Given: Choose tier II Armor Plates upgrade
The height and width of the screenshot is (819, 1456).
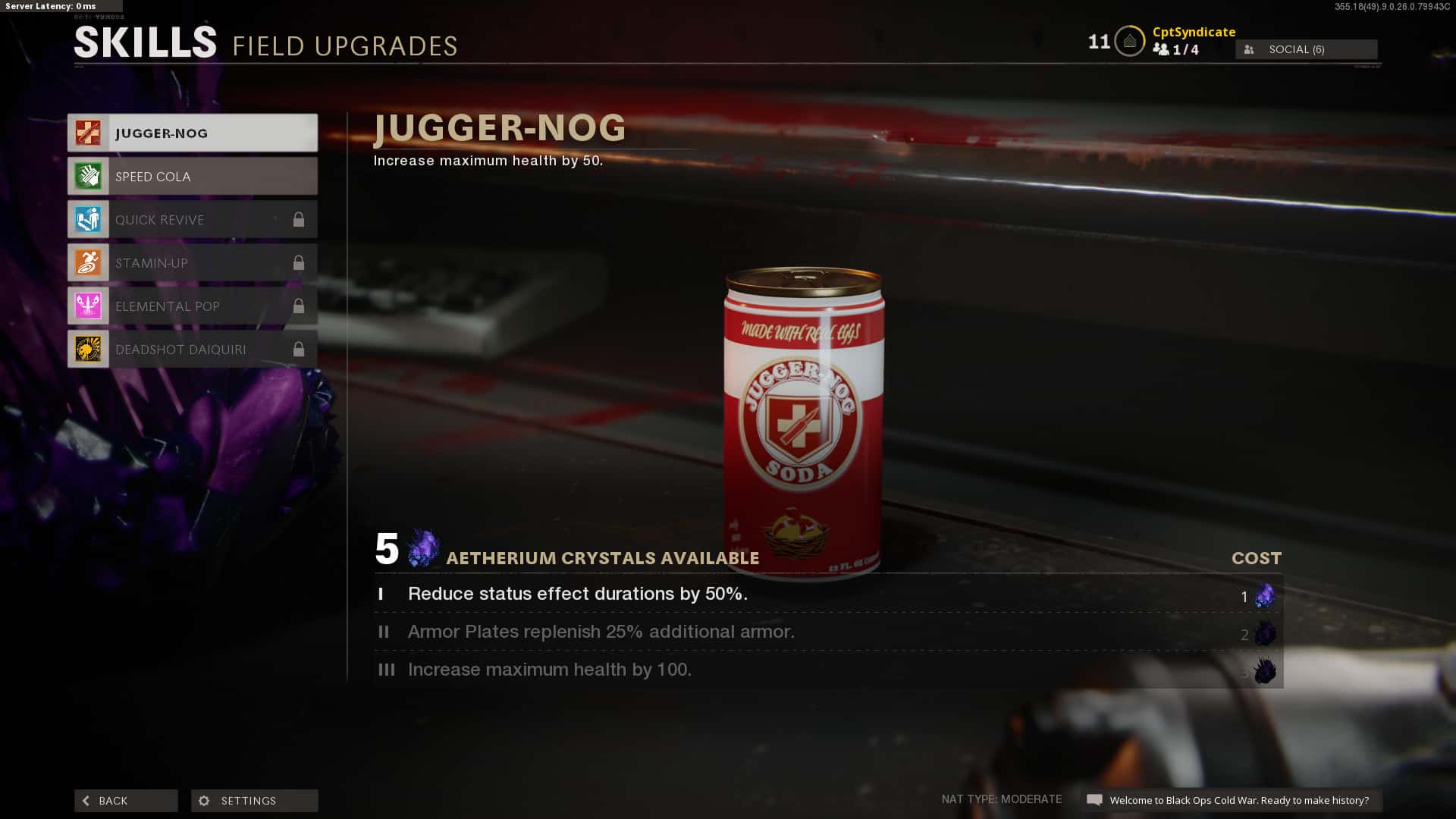Looking at the screenshot, I should click(827, 632).
